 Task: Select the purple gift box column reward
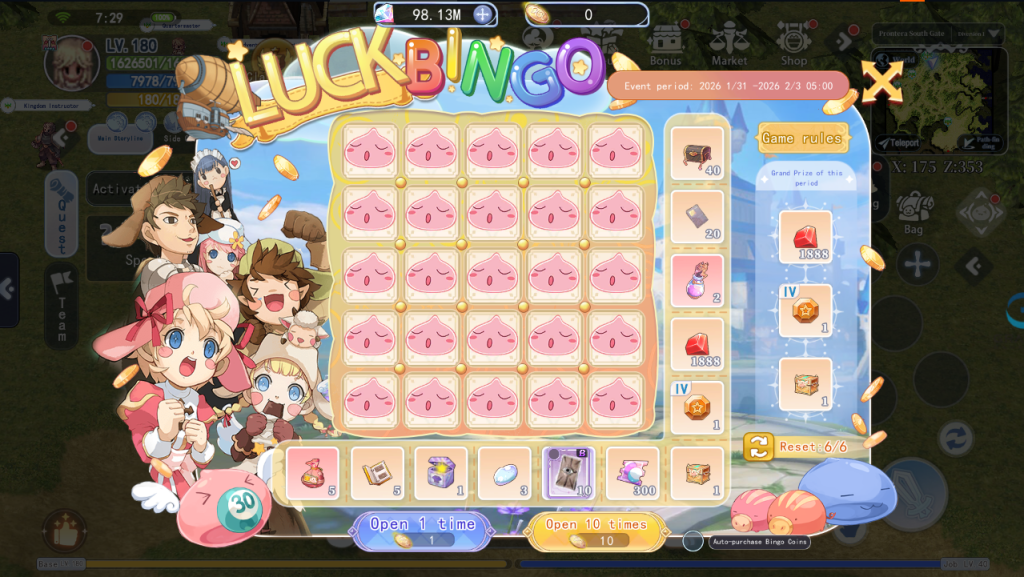click(x=441, y=473)
